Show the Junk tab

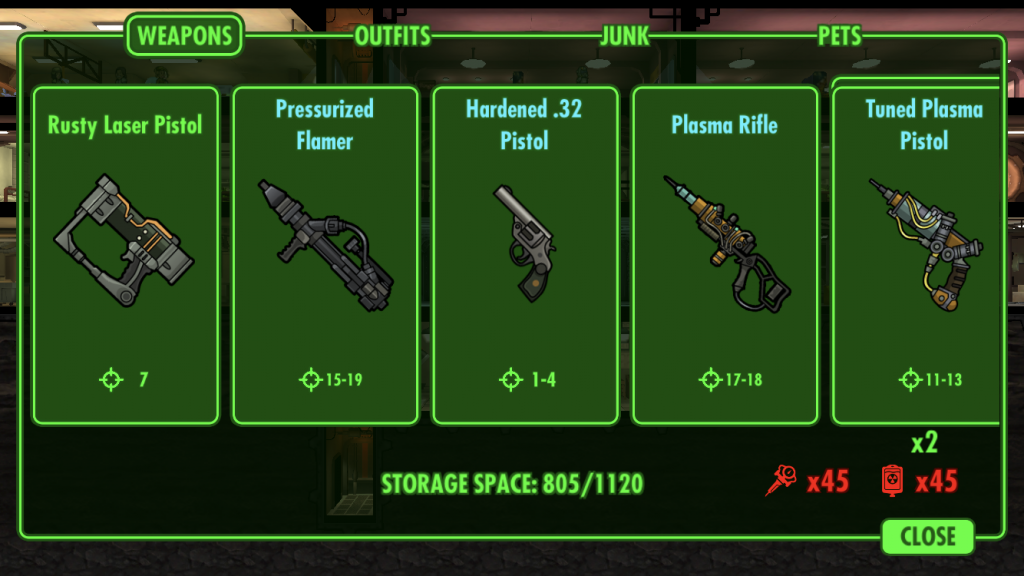[625, 37]
